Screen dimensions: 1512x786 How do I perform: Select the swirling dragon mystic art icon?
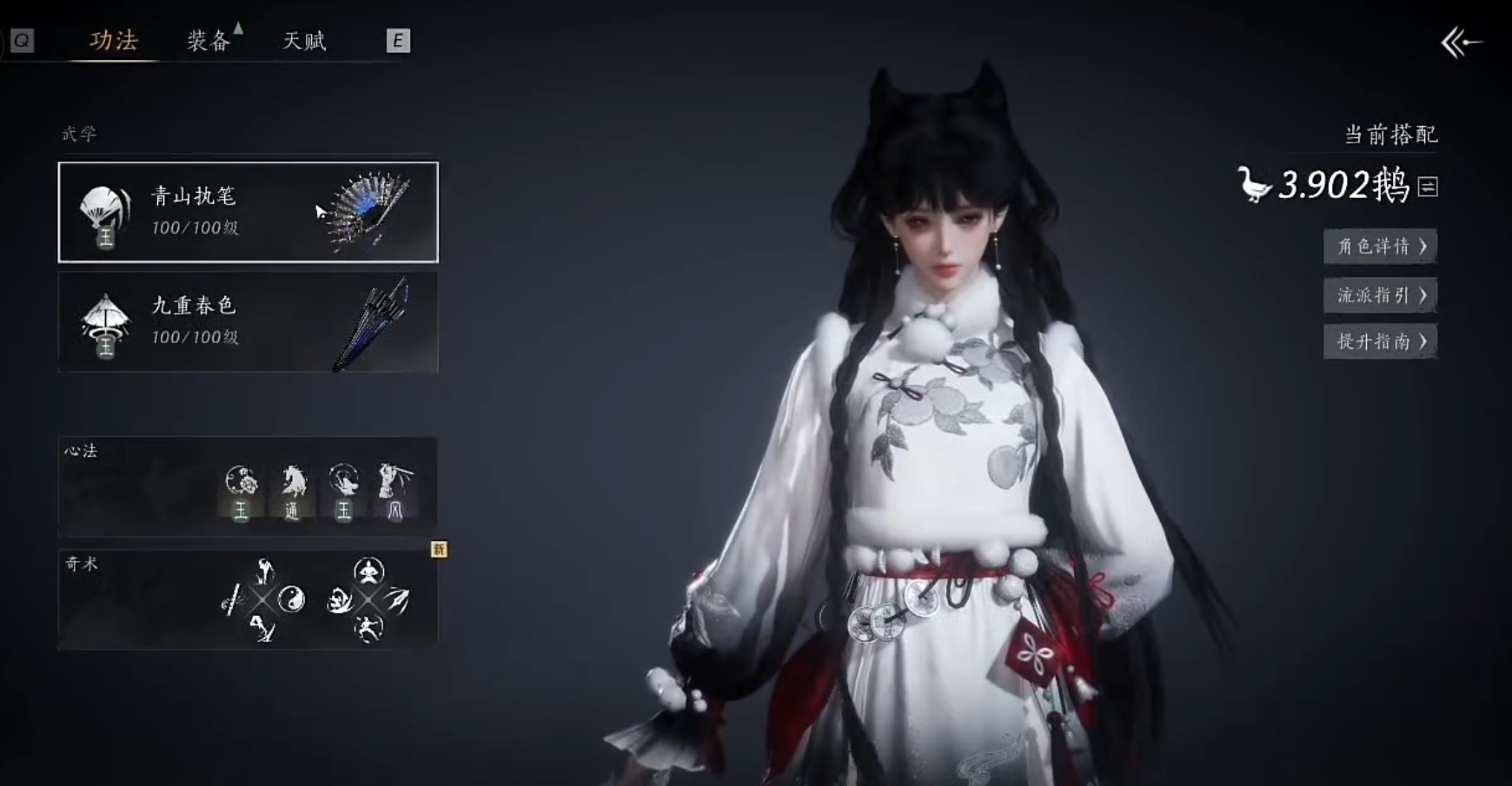[x=339, y=599]
